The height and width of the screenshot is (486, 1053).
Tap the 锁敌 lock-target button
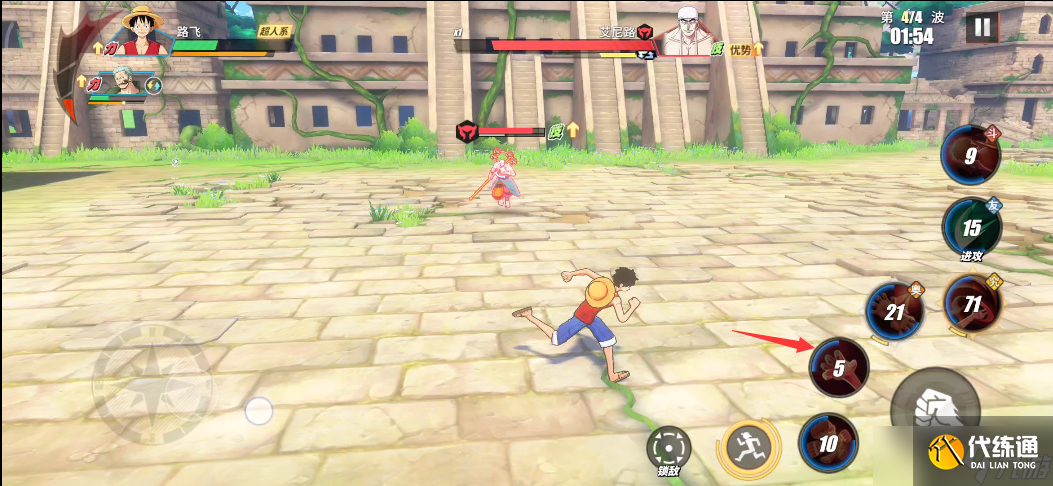click(x=668, y=449)
